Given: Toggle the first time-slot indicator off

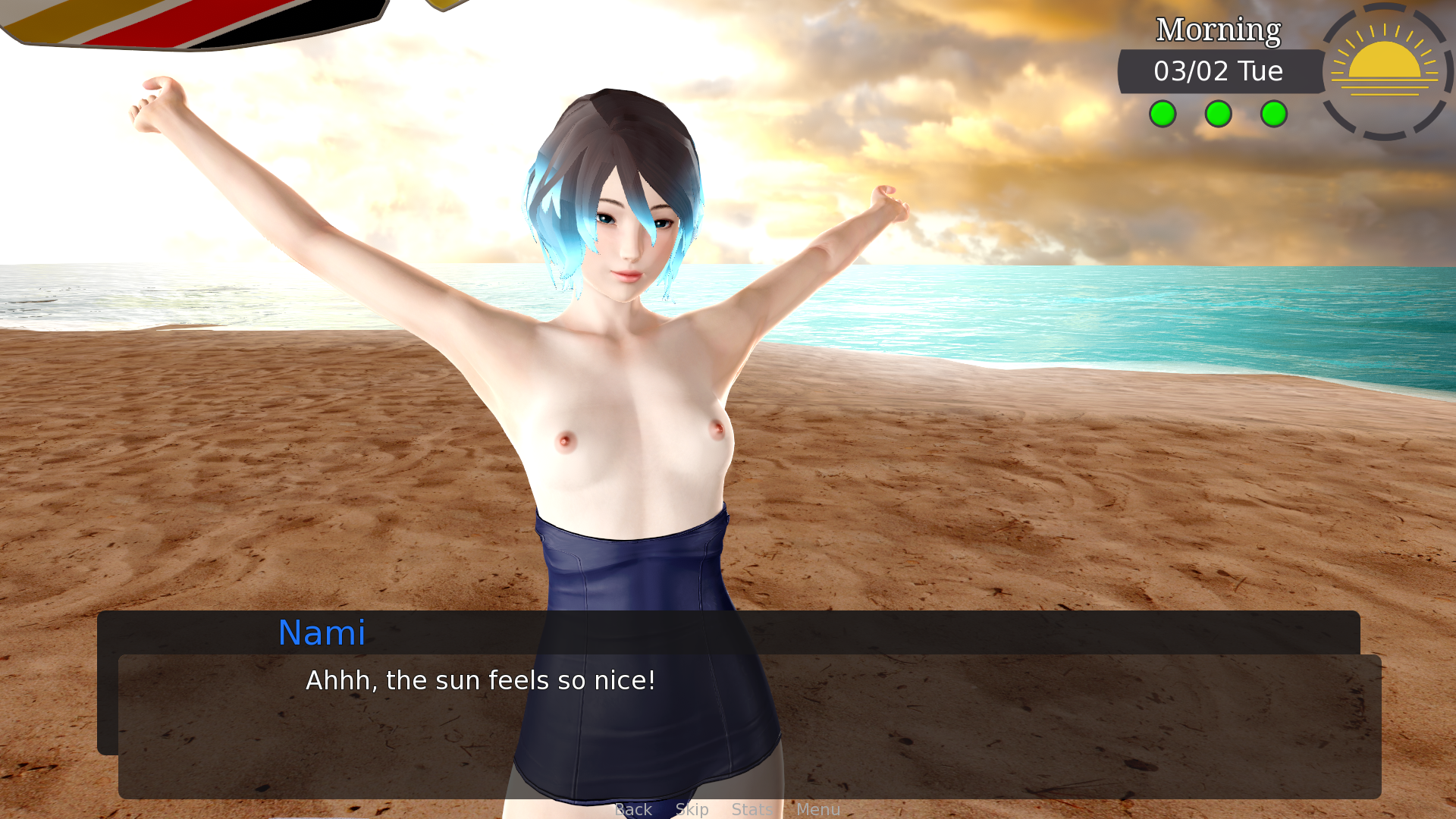Looking at the screenshot, I should [1163, 115].
